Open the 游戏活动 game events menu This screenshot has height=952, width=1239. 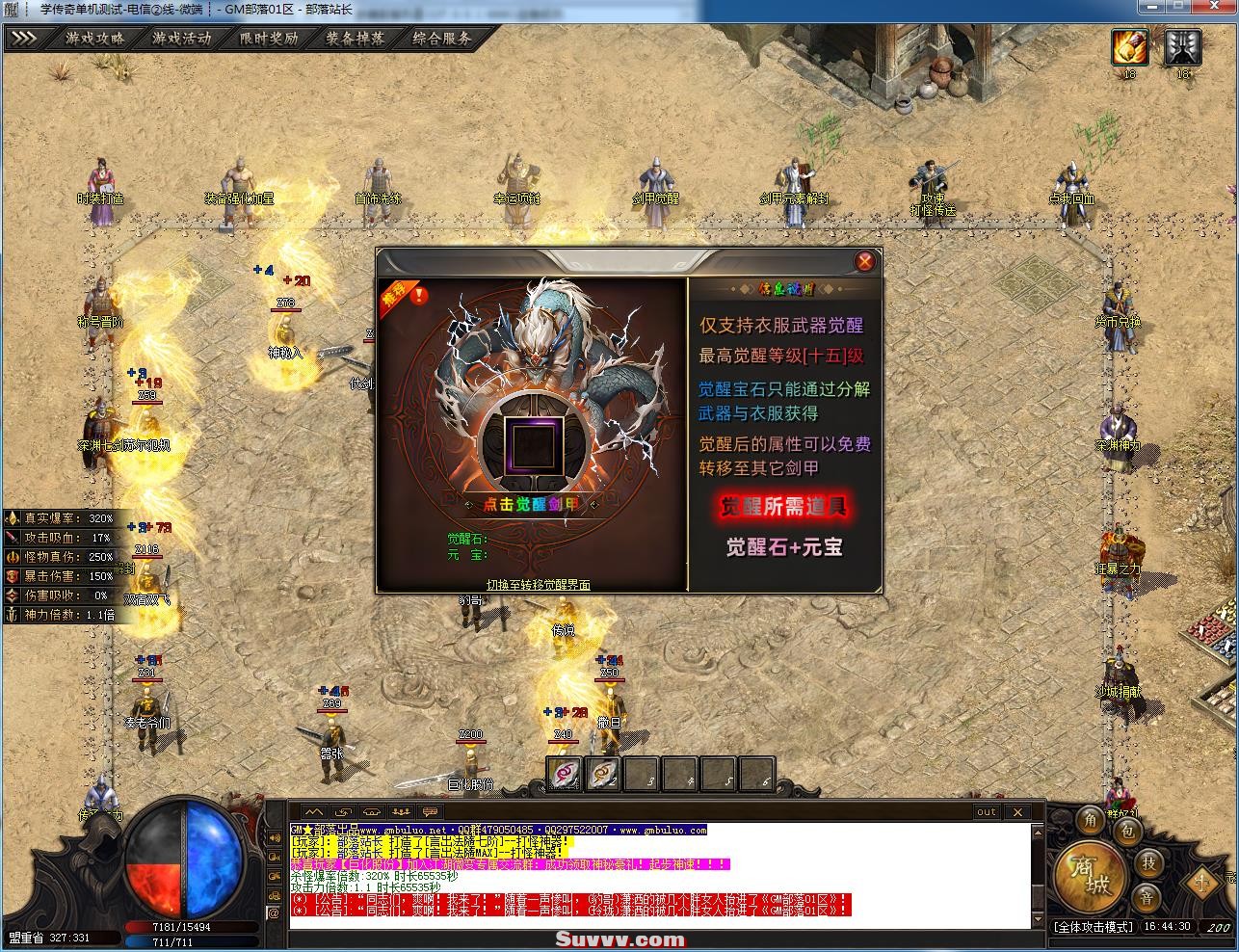181,40
